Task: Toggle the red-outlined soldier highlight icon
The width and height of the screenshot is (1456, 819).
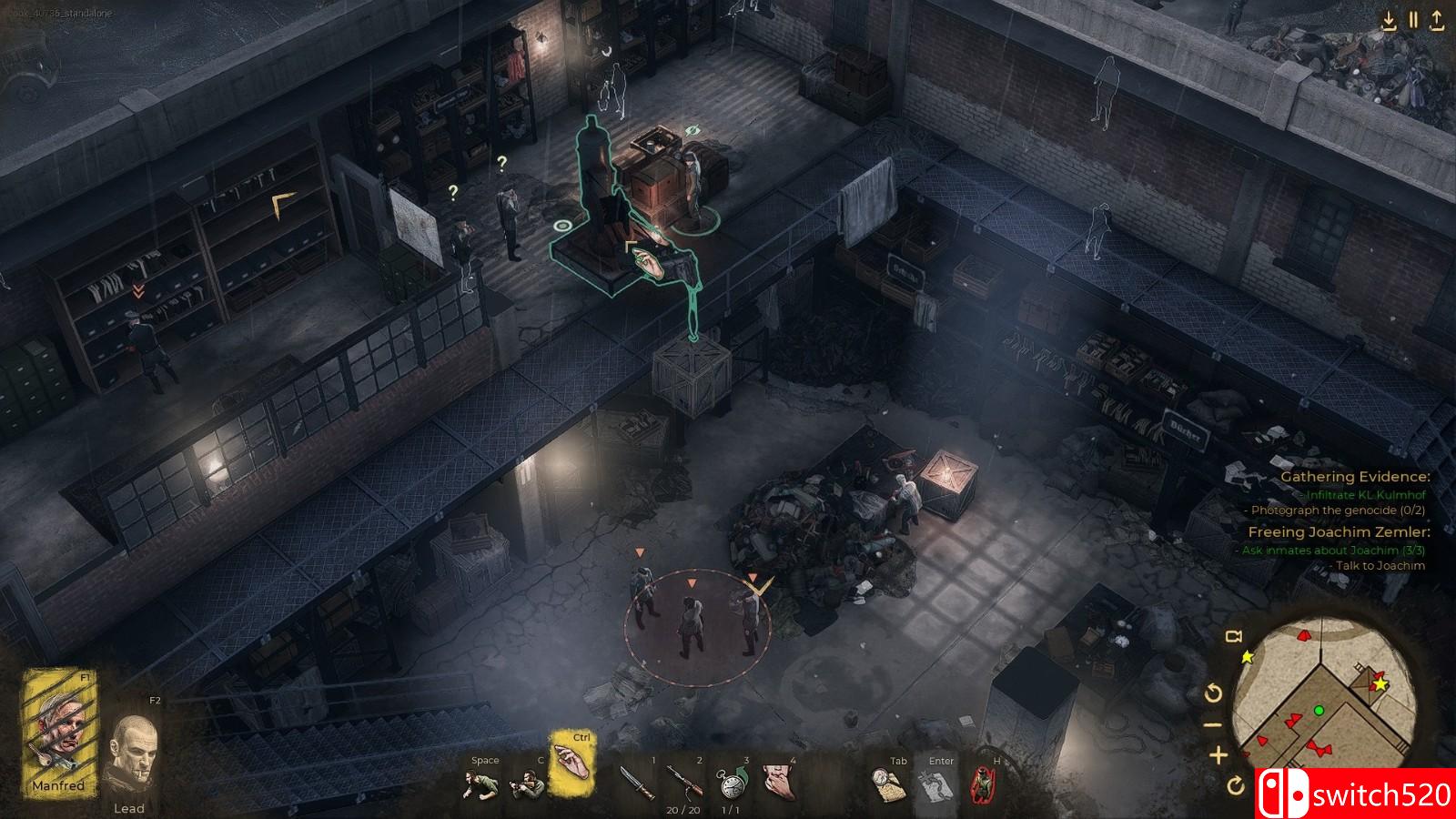Action: [983, 784]
